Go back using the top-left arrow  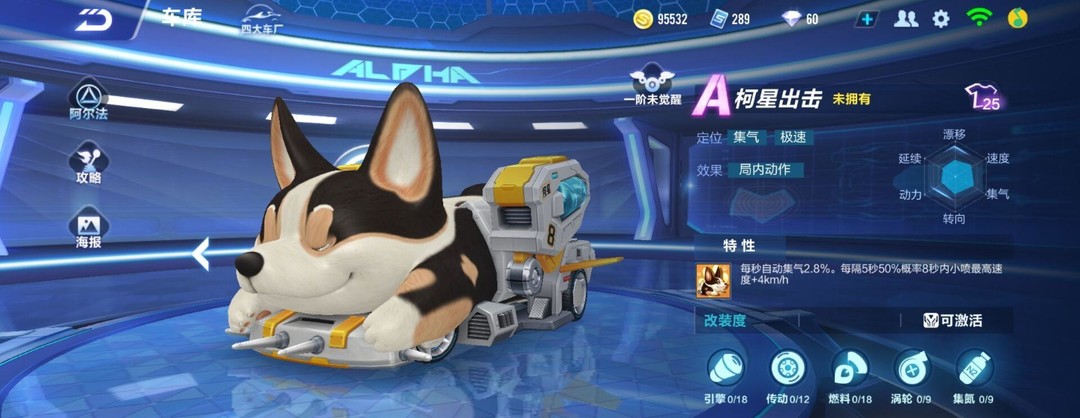click(x=94, y=18)
